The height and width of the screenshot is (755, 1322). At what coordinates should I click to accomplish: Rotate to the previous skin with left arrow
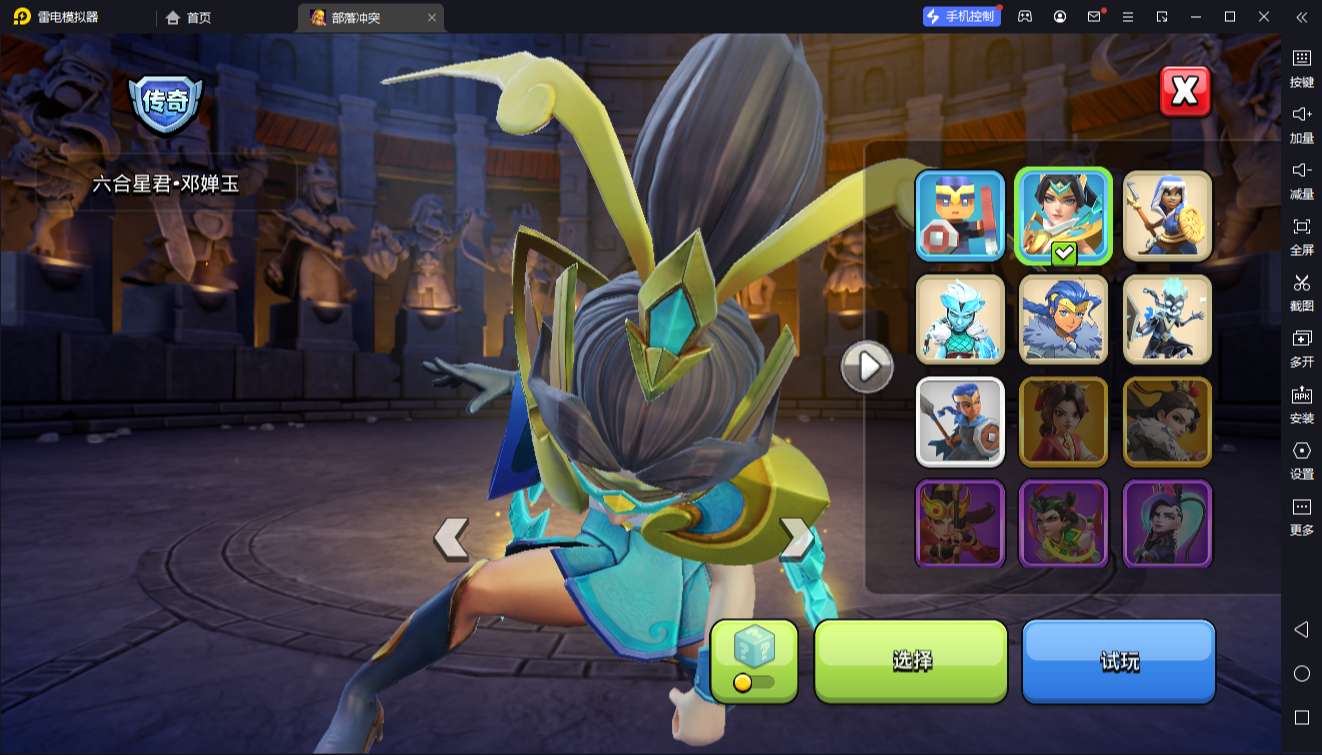(x=451, y=538)
